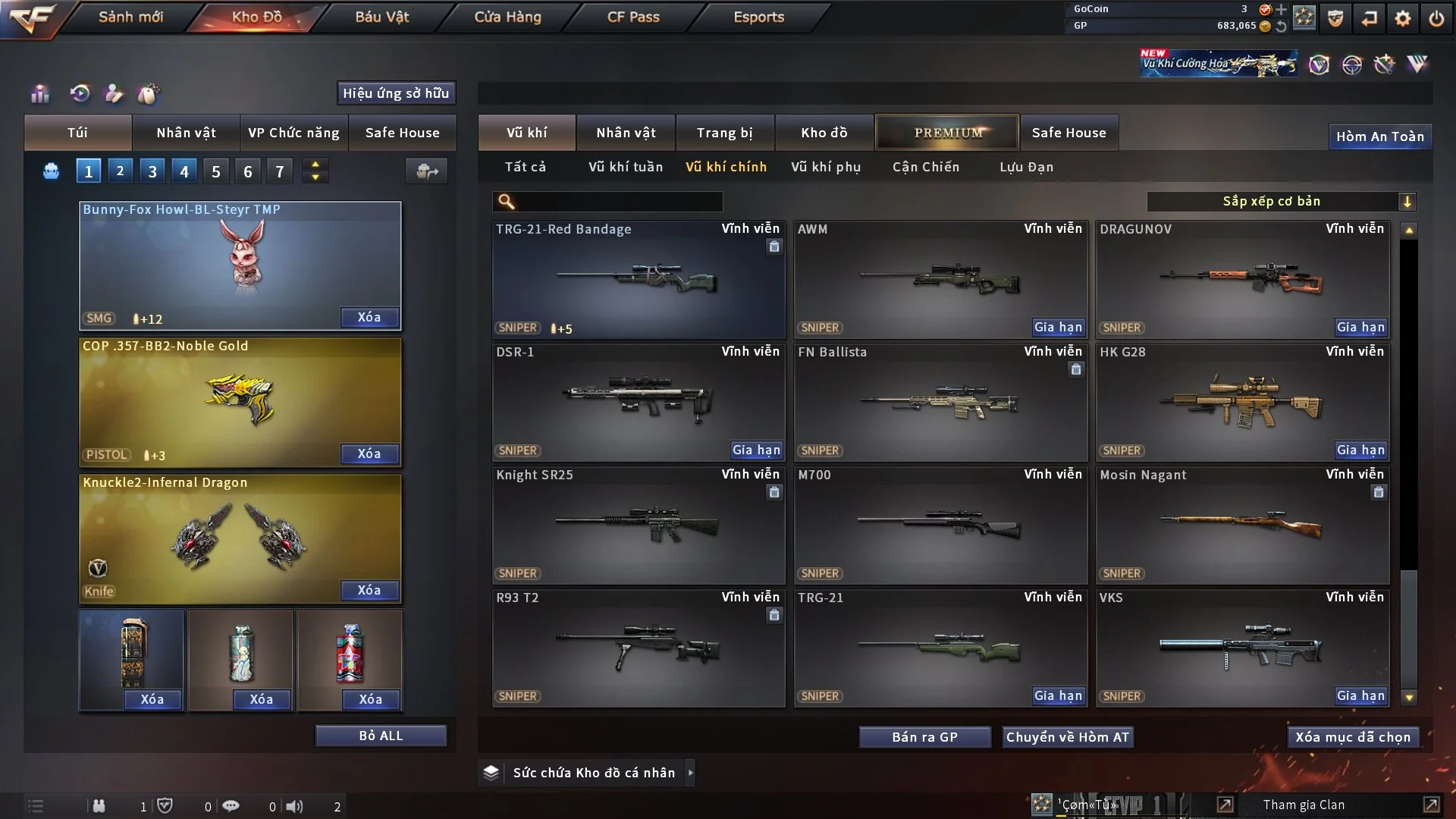Remove the Bunny-Fox Howl TMP with Xóa

point(369,317)
